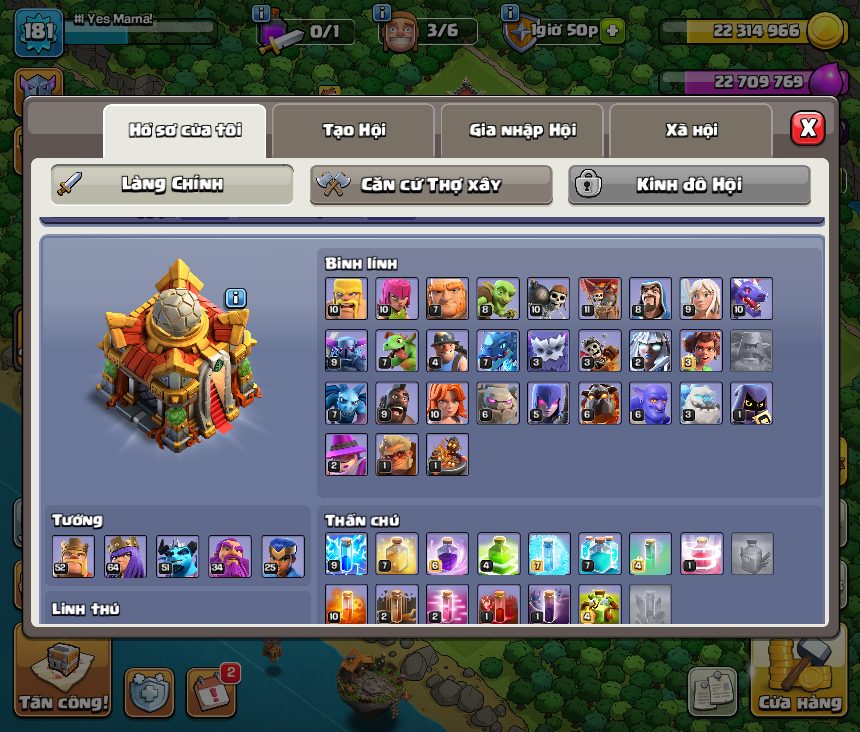Screen dimensions: 860x732
Task: Click the clipboard notes icon beside shop
Action: 712,691
